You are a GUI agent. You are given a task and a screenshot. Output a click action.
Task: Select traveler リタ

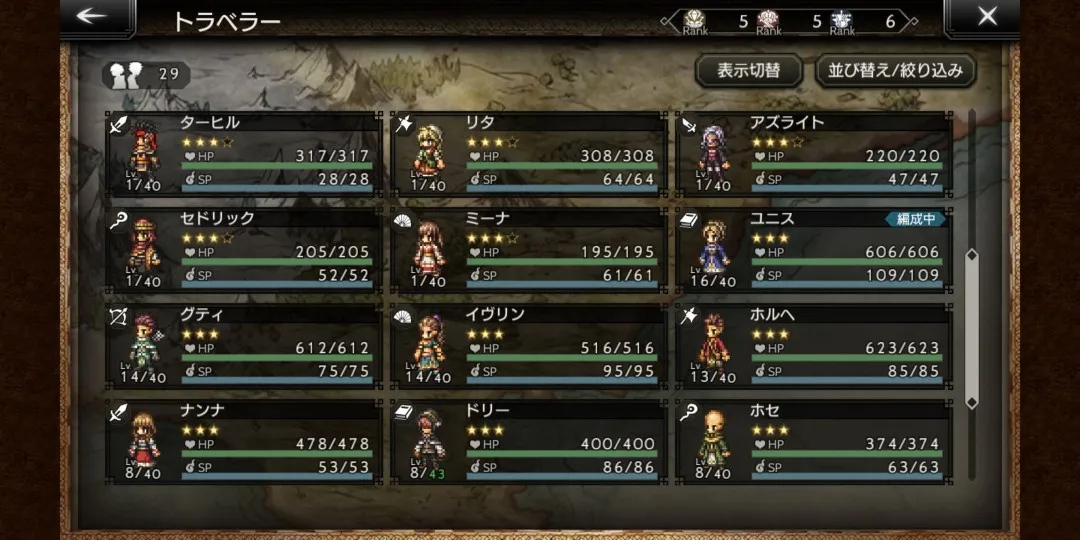[528, 154]
